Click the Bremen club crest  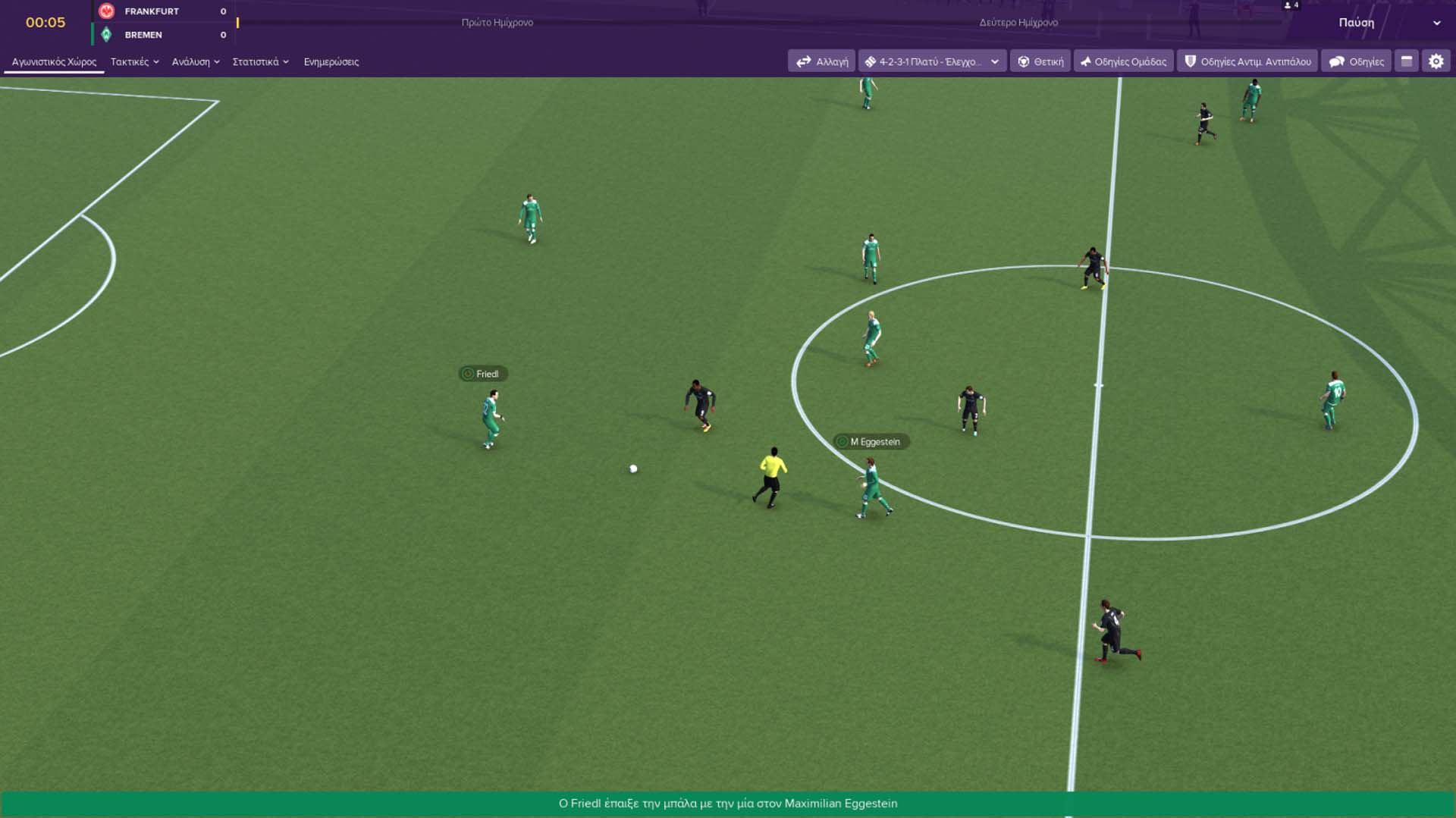[106, 35]
